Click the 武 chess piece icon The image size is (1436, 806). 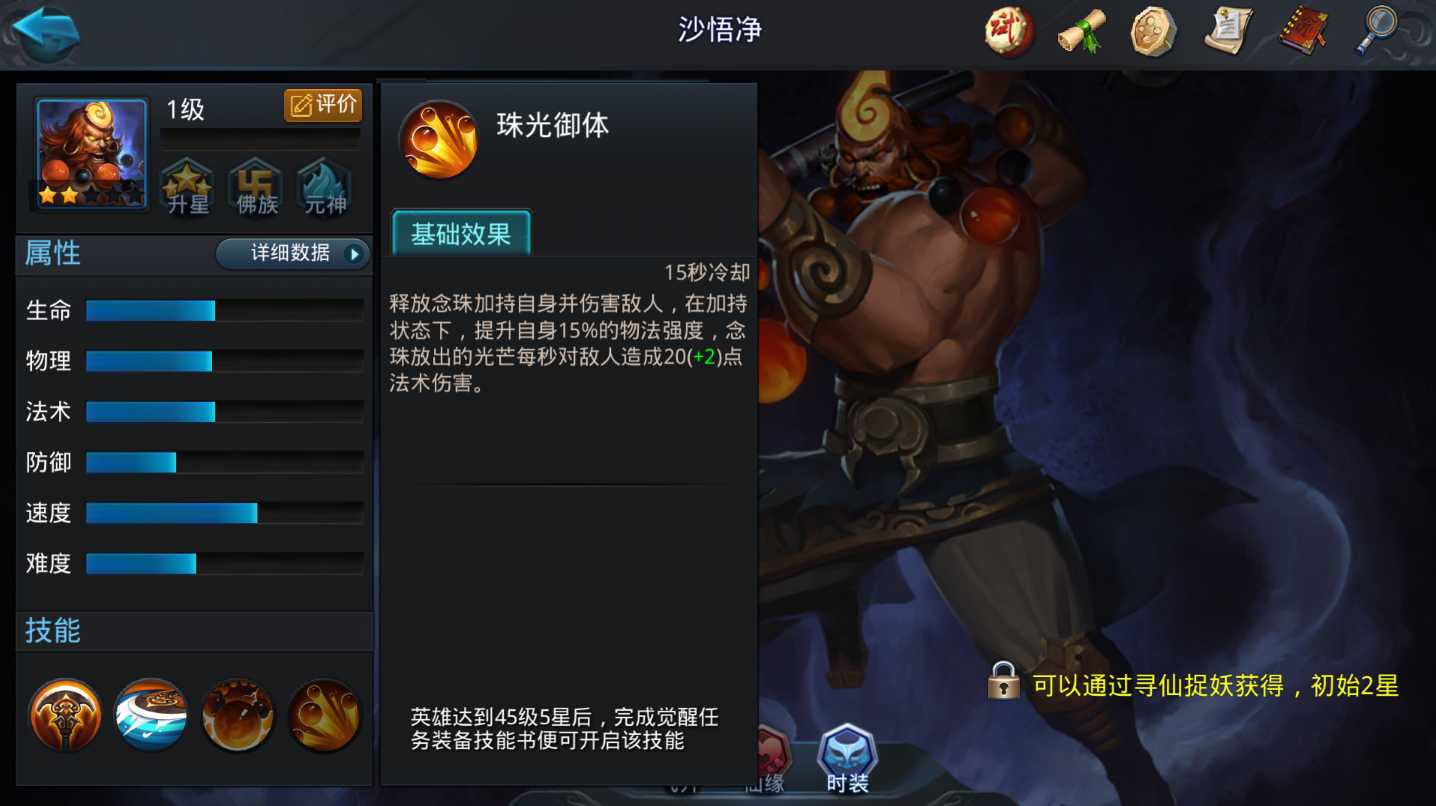pyautogui.click(x=1008, y=31)
